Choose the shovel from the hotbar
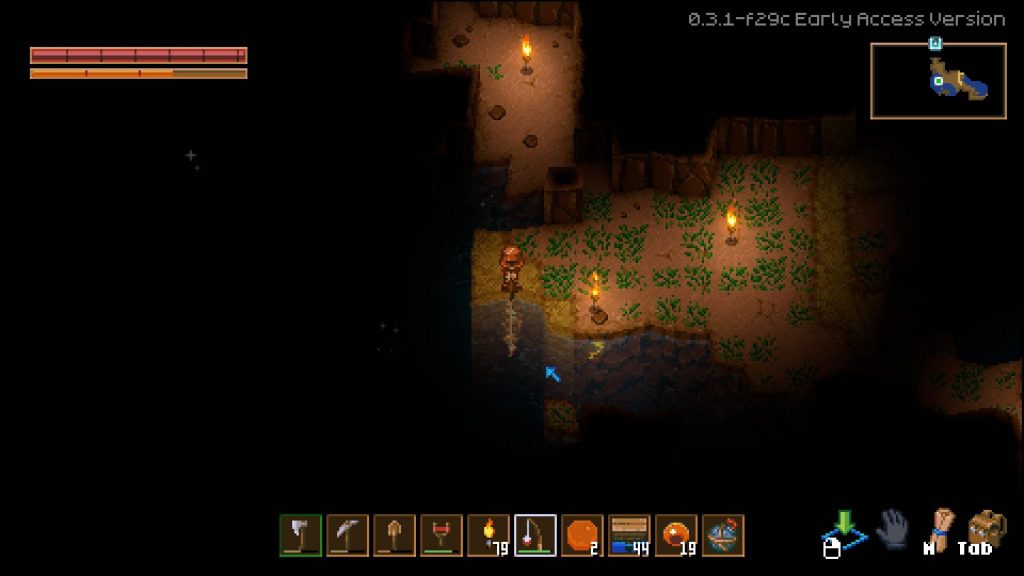 [x=394, y=535]
